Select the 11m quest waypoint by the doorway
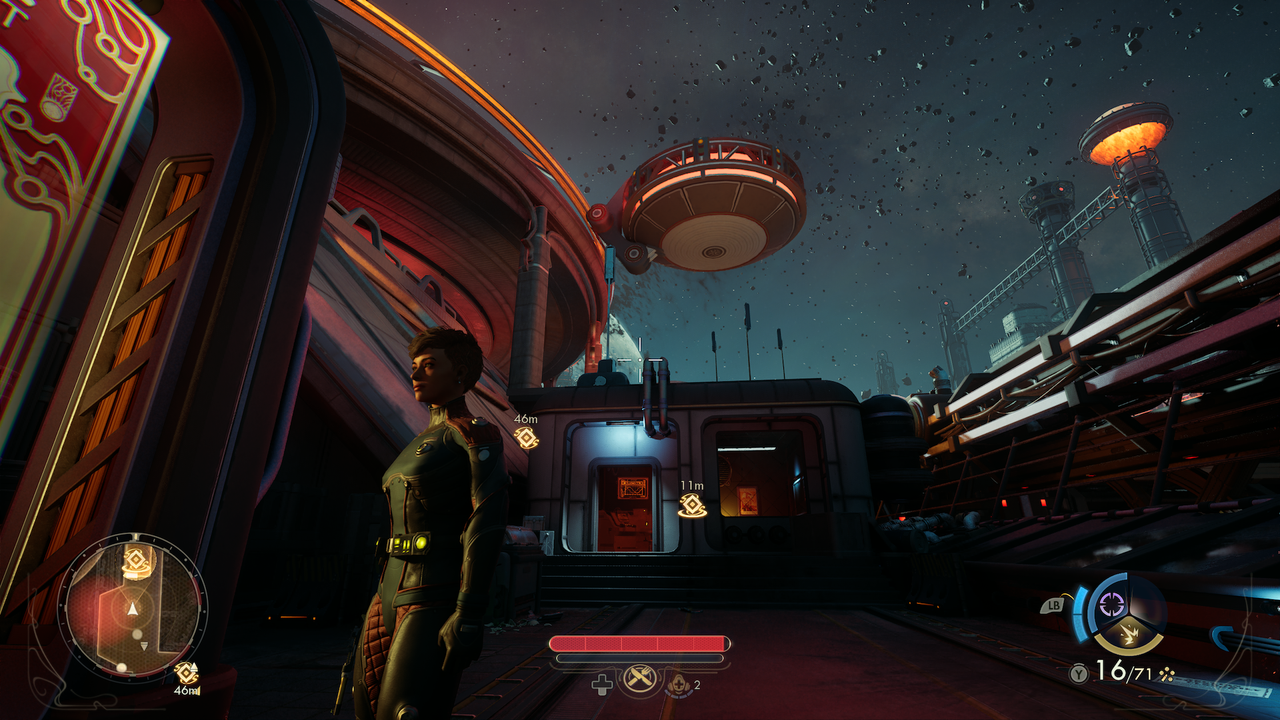 click(691, 504)
